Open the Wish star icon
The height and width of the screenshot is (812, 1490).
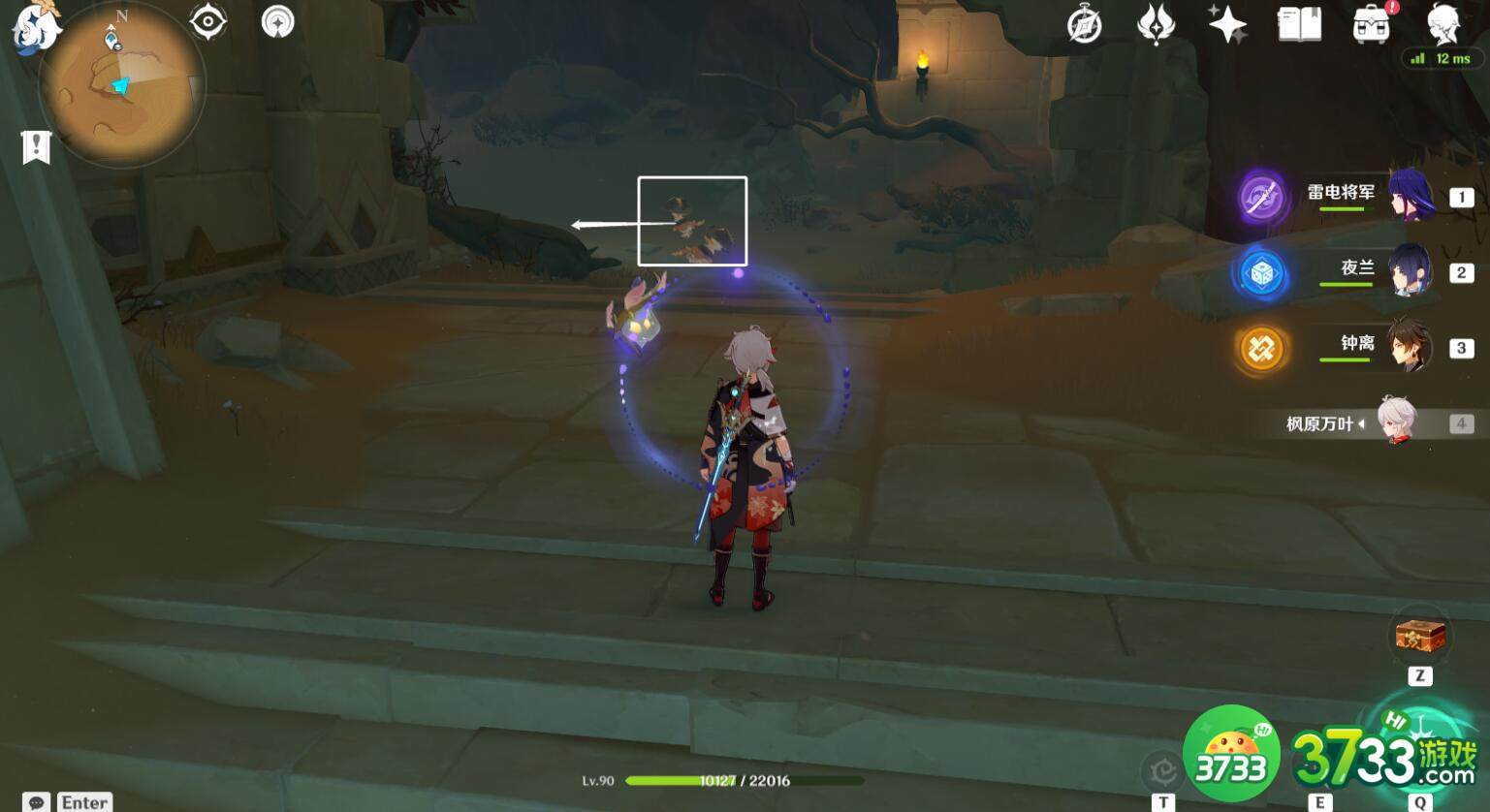click(1227, 23)
